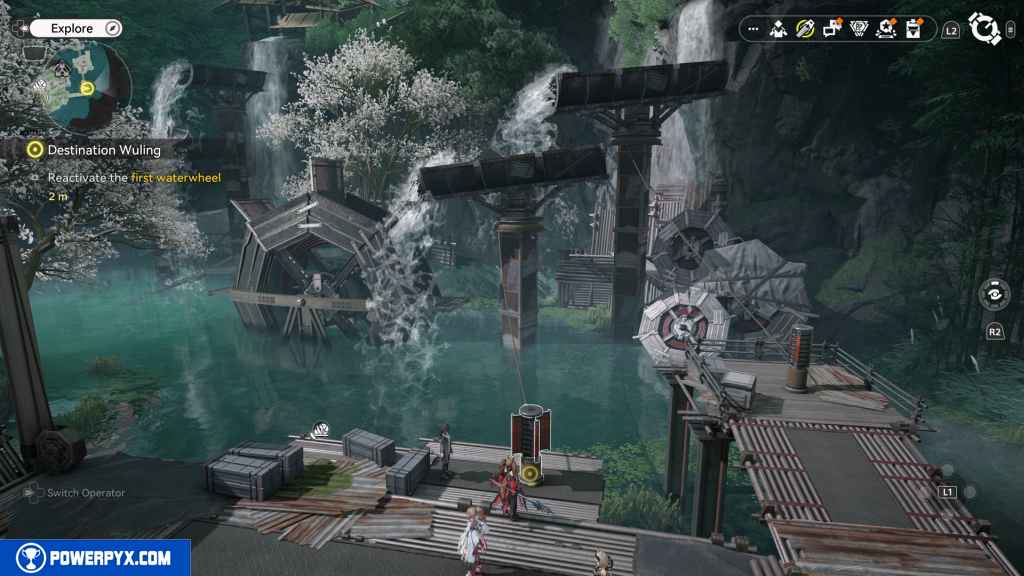Viewport: 1024px width, 576px height.
Task: Open the clipboard missions icon
Action: tap(913, 29)
